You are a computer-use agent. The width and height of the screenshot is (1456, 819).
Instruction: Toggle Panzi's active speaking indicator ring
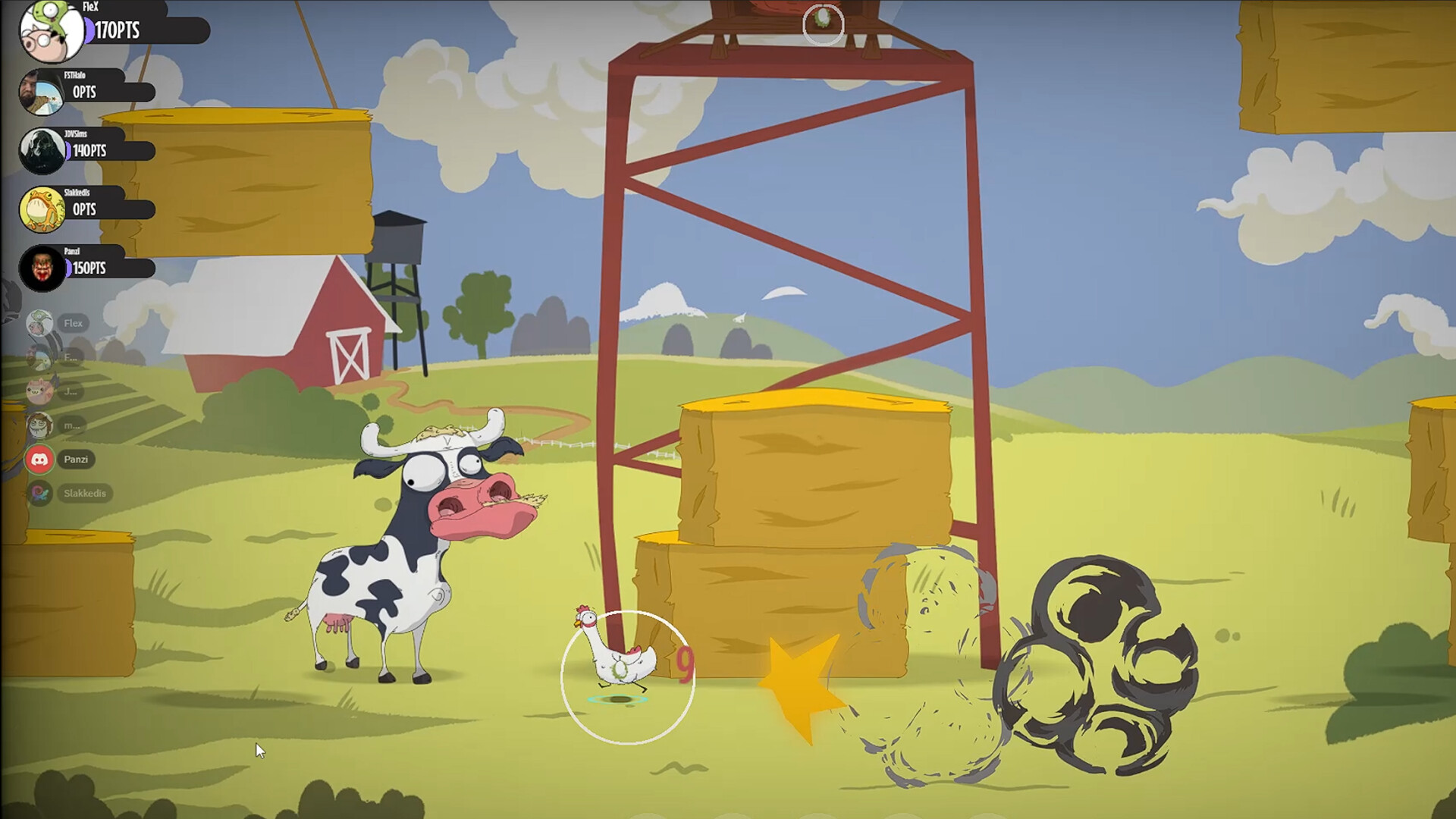(39, 460)
